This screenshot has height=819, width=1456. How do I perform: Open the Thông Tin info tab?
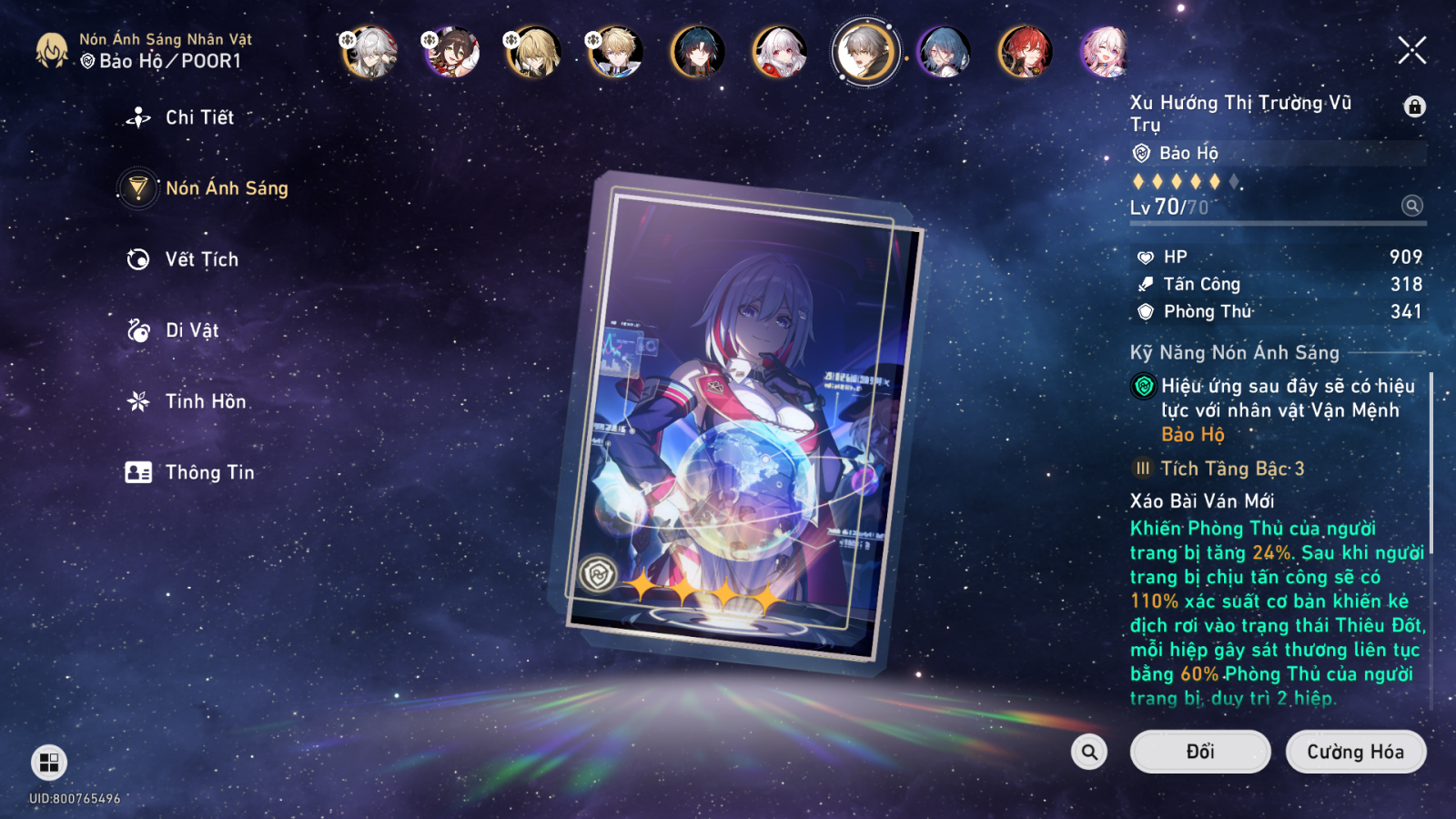[209, 472]
